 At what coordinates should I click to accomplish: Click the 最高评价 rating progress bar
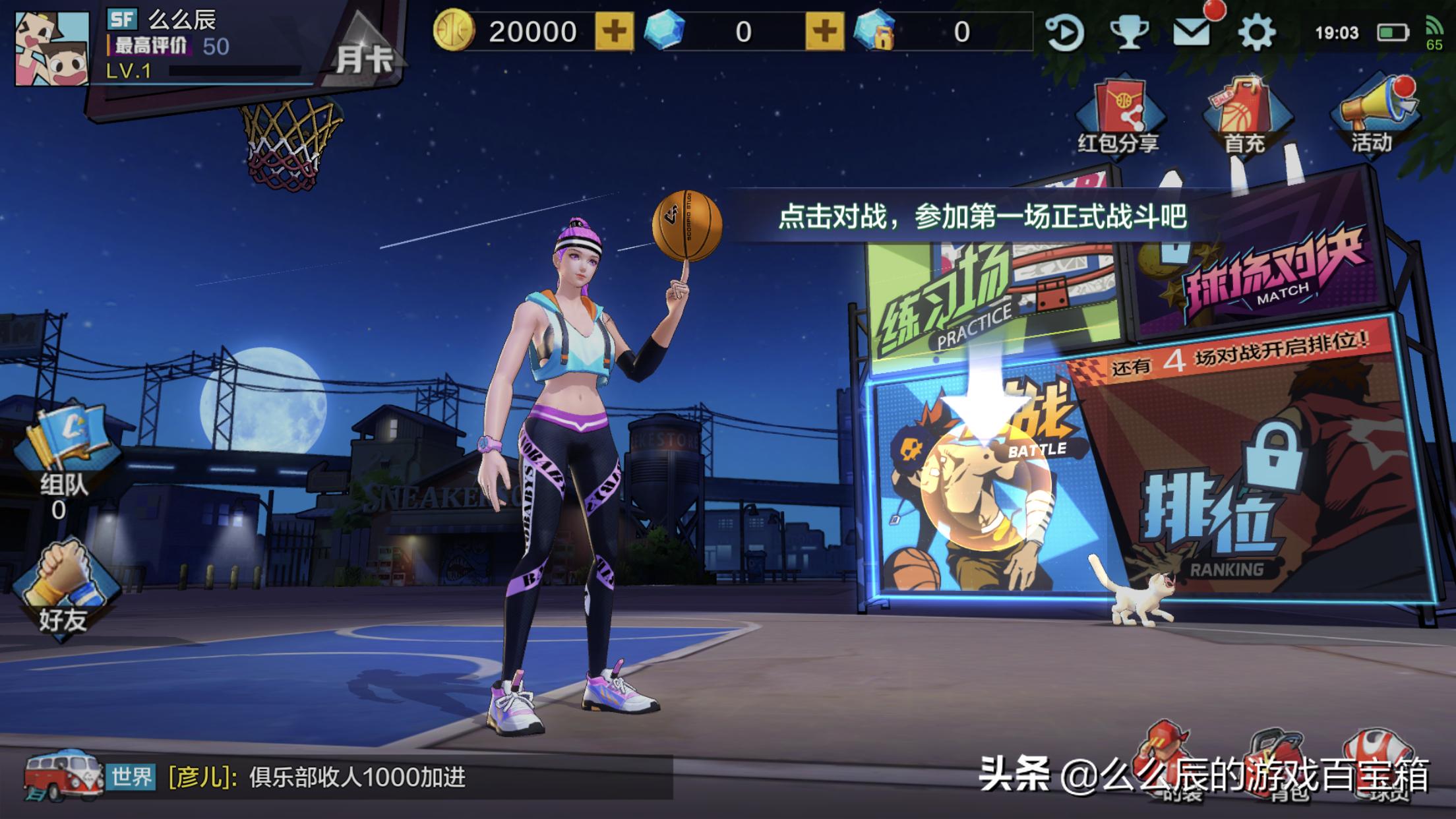152,45
